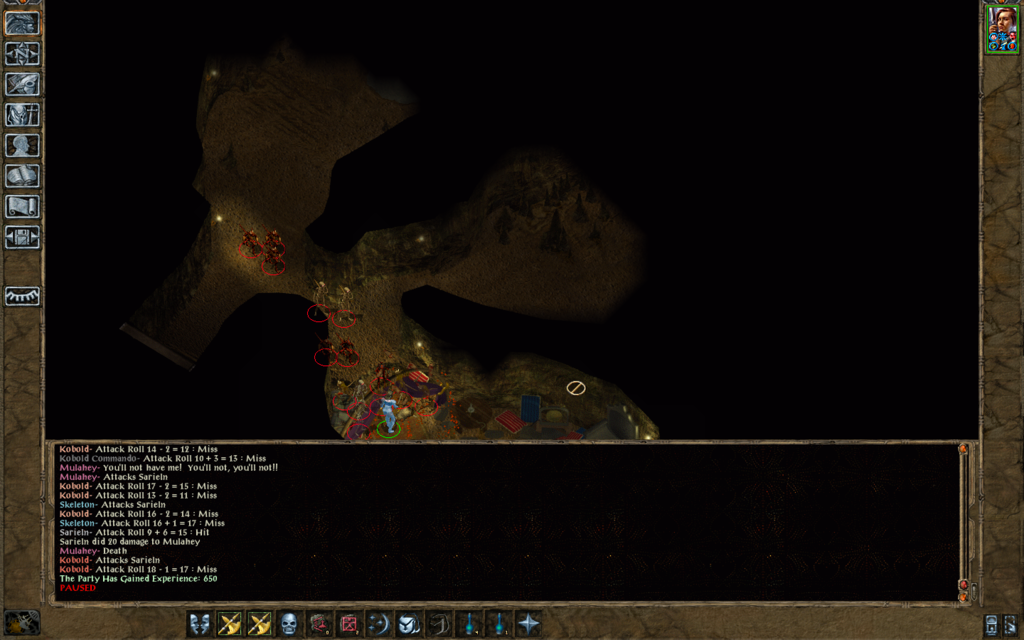Return to the game view button
Screen dimensions: 1024x640
tap(22, 22)
